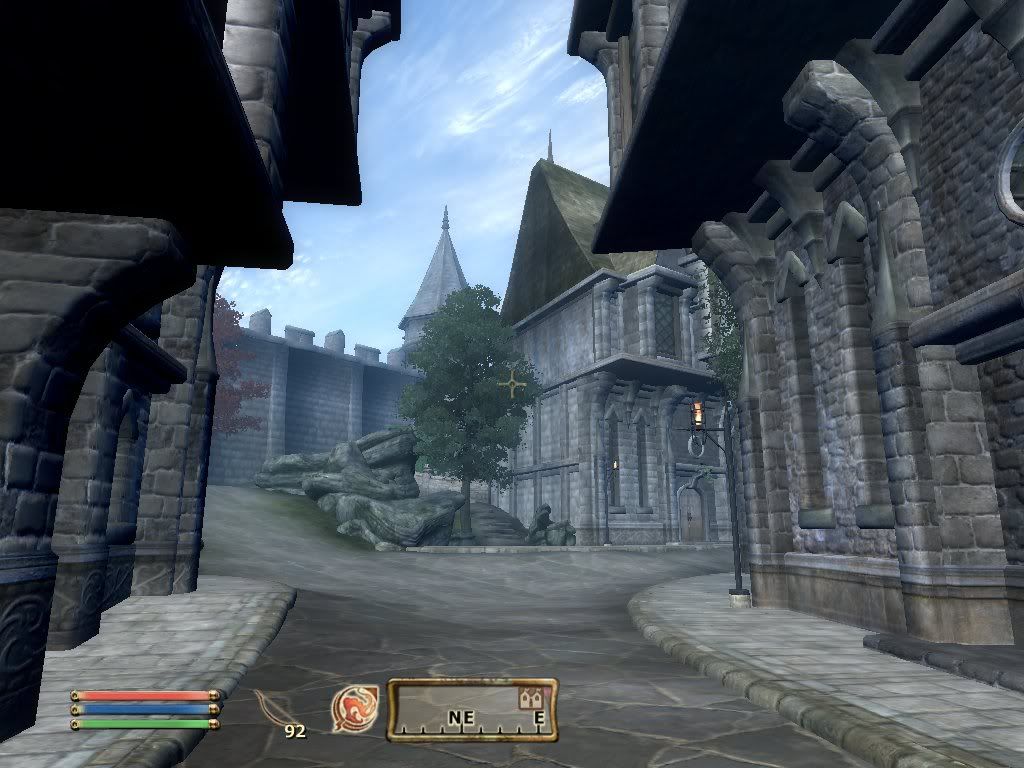Select the building marker on the compass
Viewport: 1024px width, 768px height.
click(530, 699)
